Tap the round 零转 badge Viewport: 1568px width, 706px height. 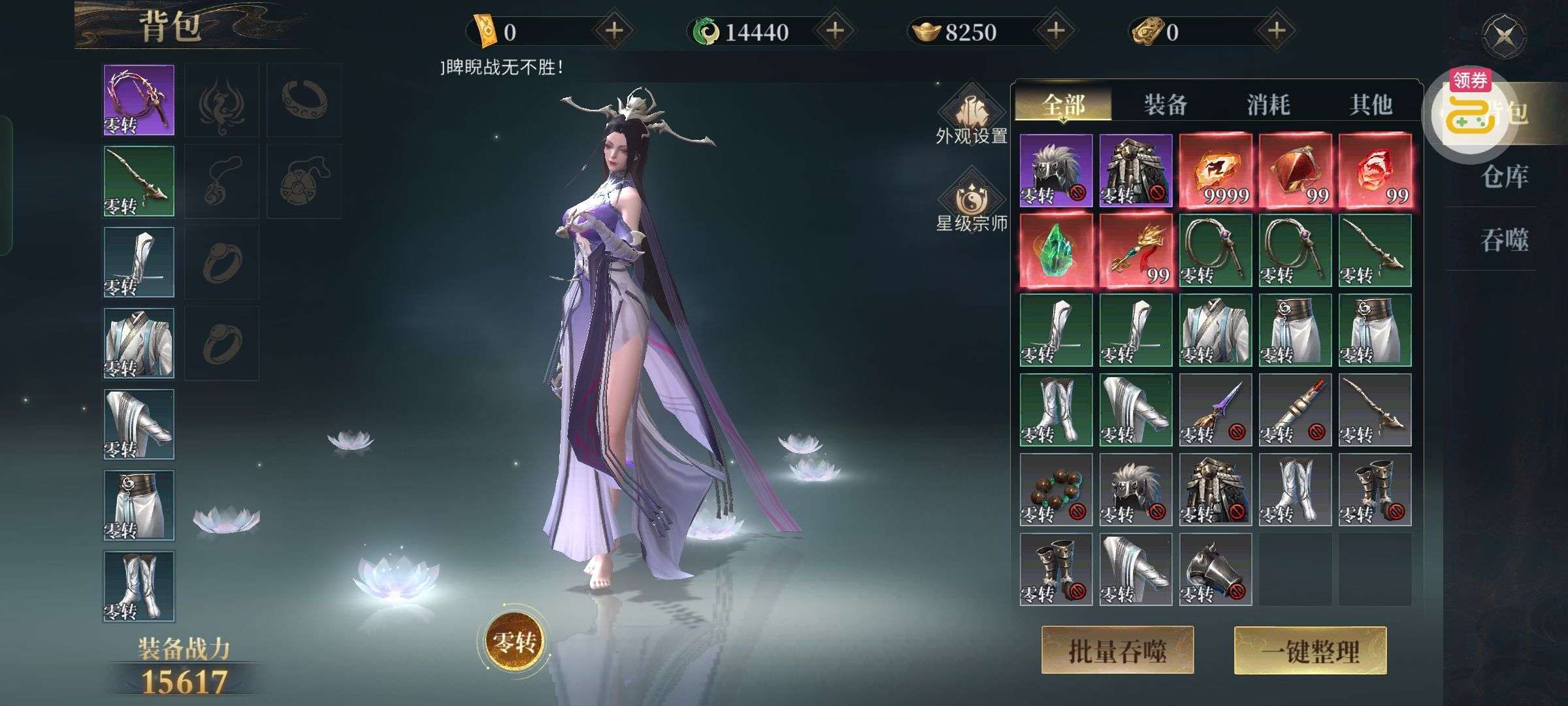coord(515,642)
